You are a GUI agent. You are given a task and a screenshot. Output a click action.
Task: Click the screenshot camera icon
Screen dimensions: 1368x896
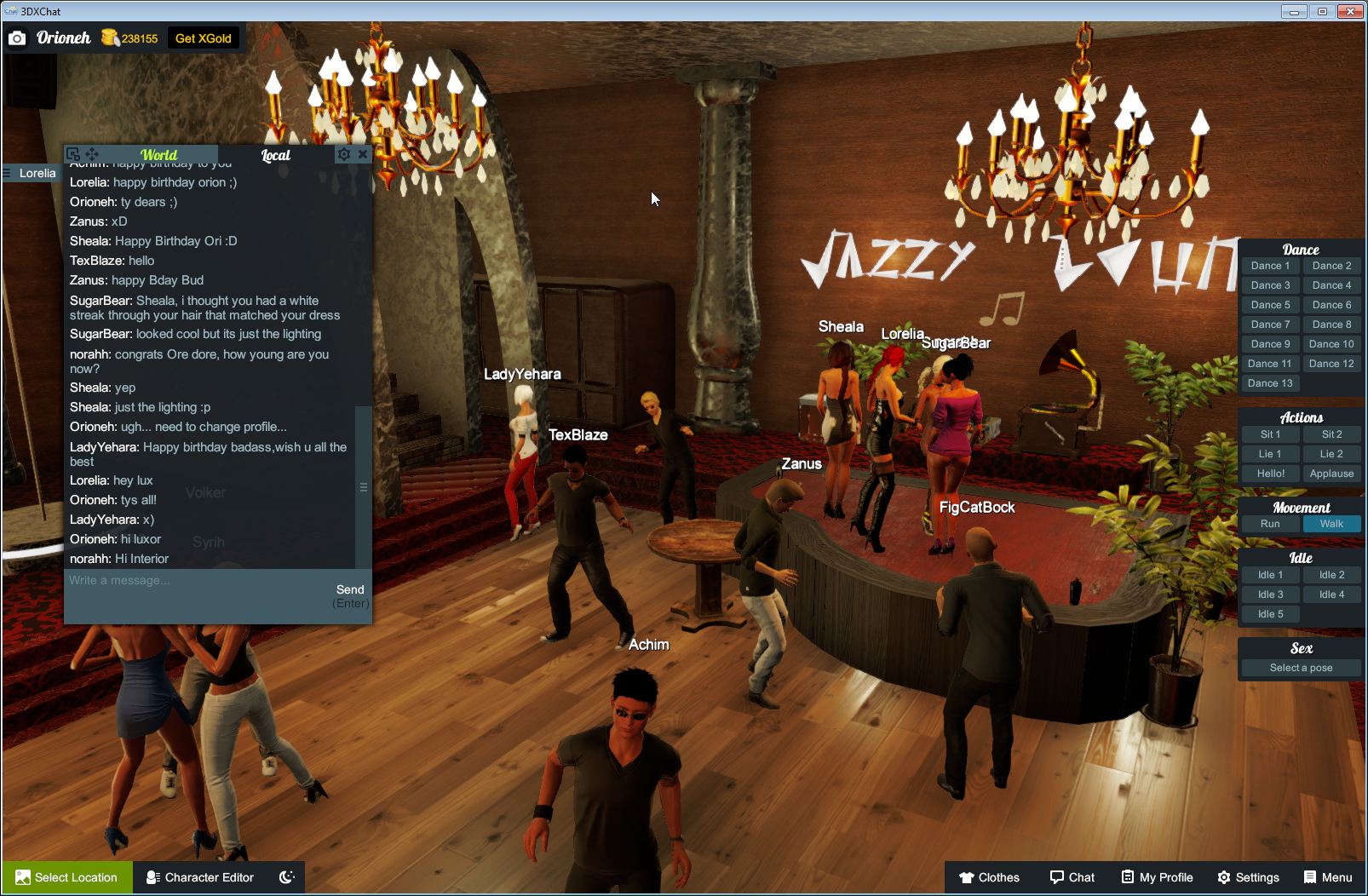[17, 37]
